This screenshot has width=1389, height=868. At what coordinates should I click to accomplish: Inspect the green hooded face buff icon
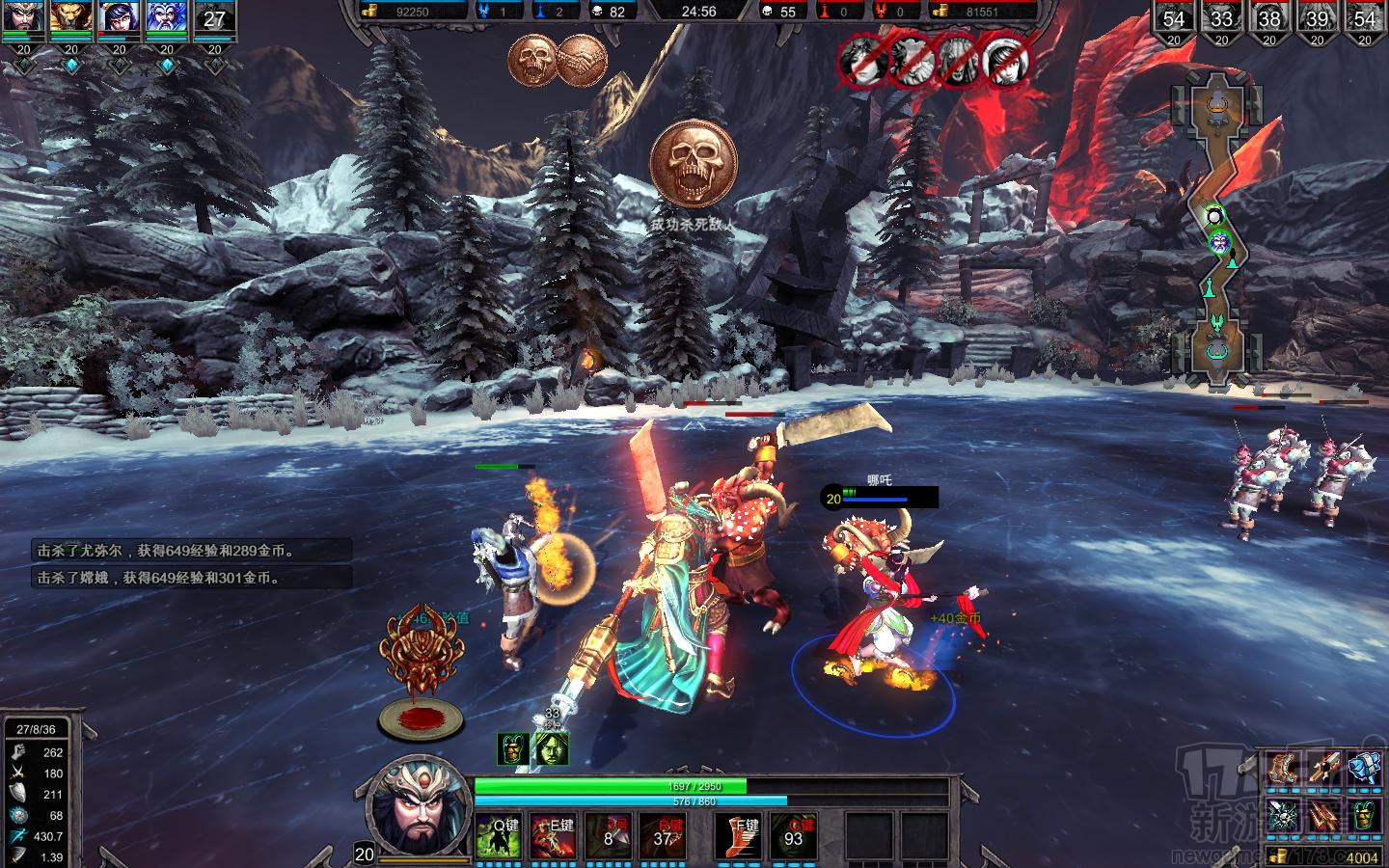[x=552, y=748]
